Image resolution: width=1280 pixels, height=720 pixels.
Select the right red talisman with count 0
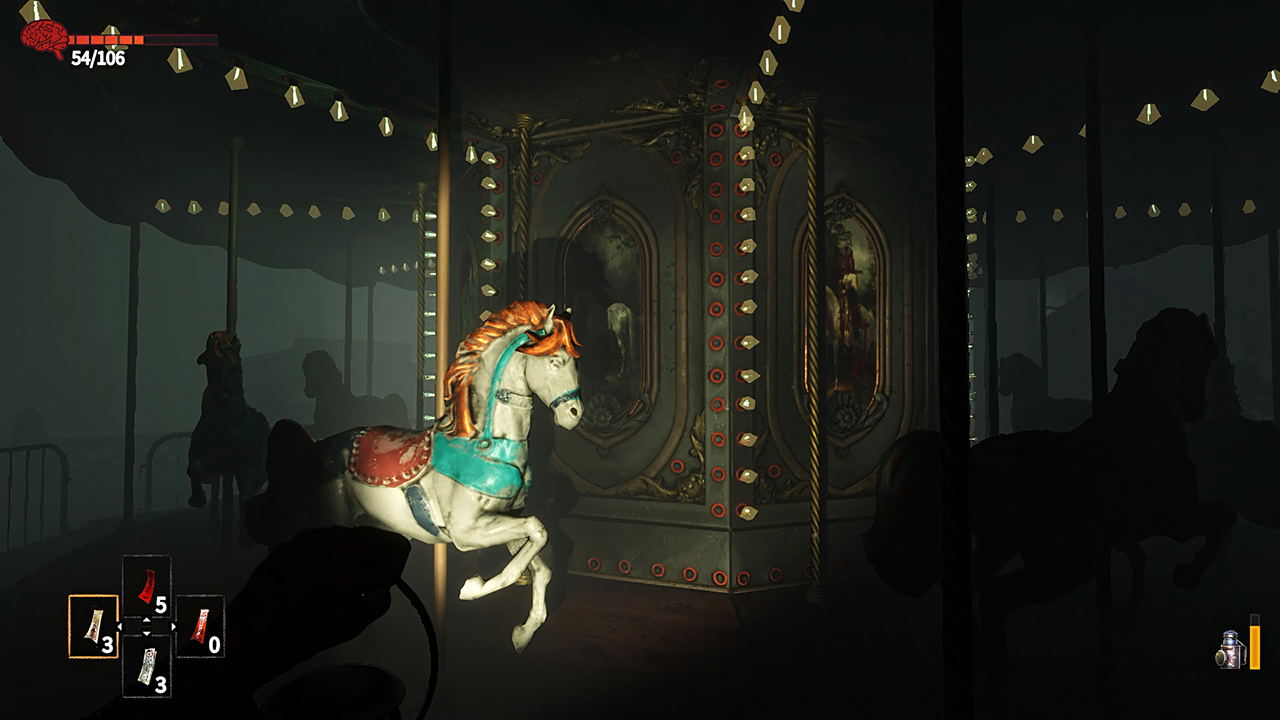click(x=200, y=626)
